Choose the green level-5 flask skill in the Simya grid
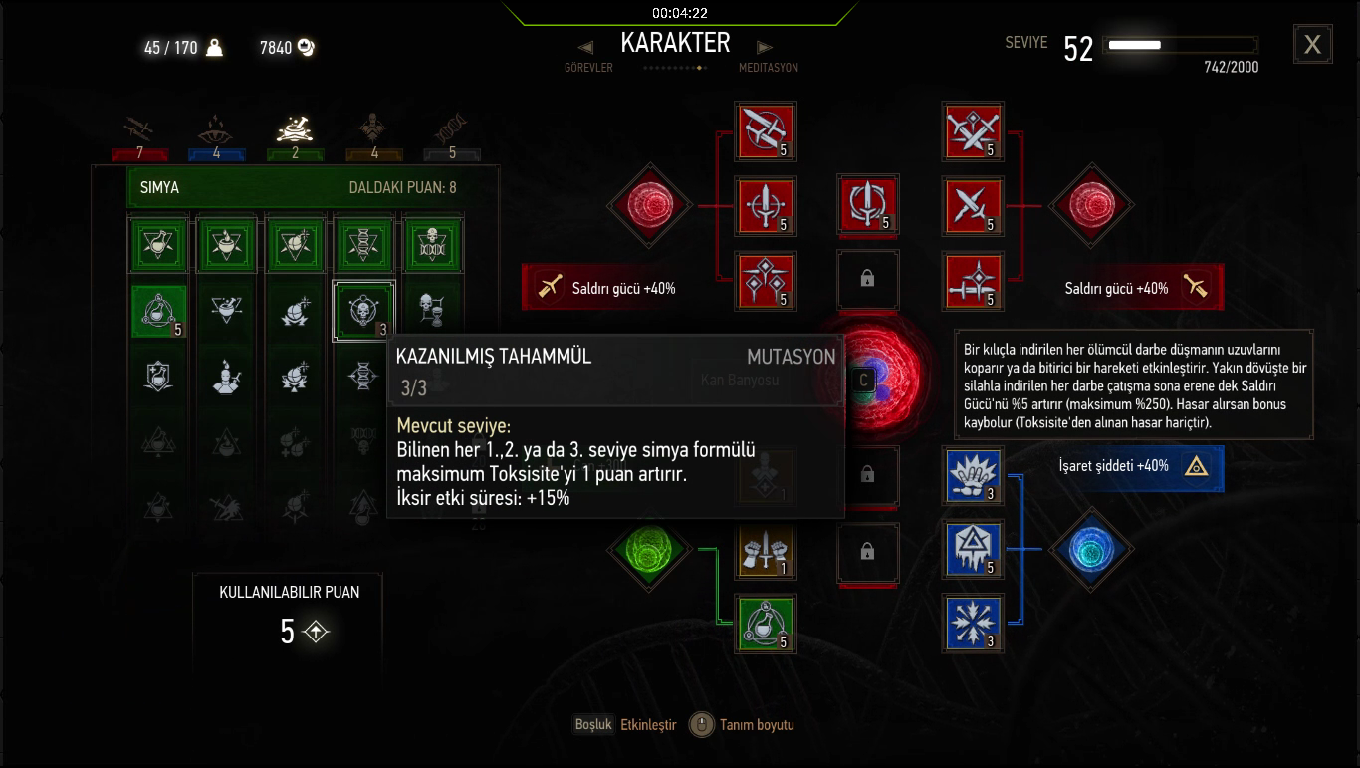Image resolution: width=1360 pixels, height=768 pixels. (159, 311)
